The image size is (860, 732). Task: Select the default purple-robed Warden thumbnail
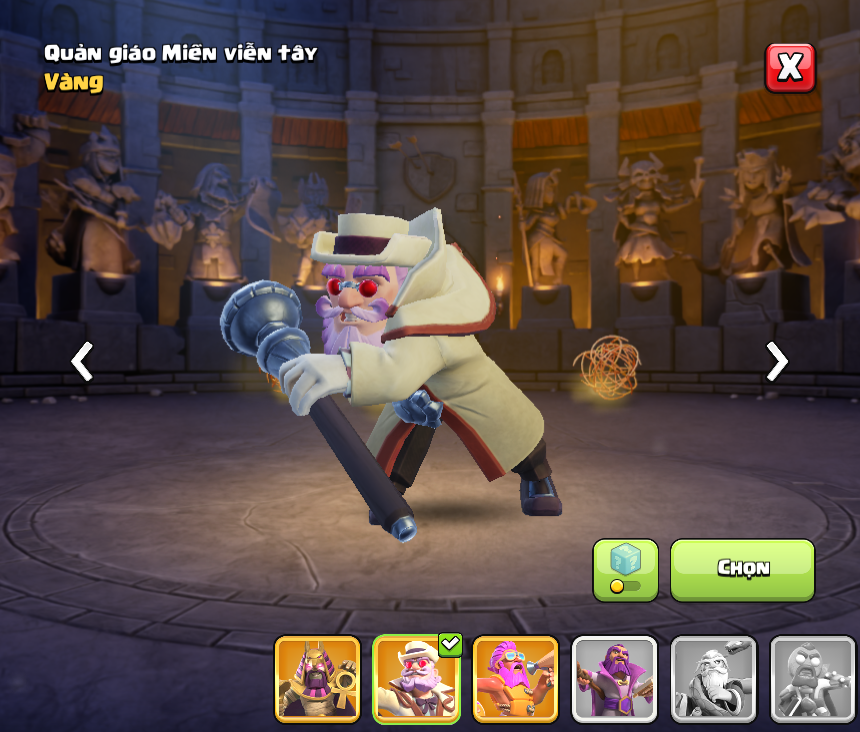(614, 678)
